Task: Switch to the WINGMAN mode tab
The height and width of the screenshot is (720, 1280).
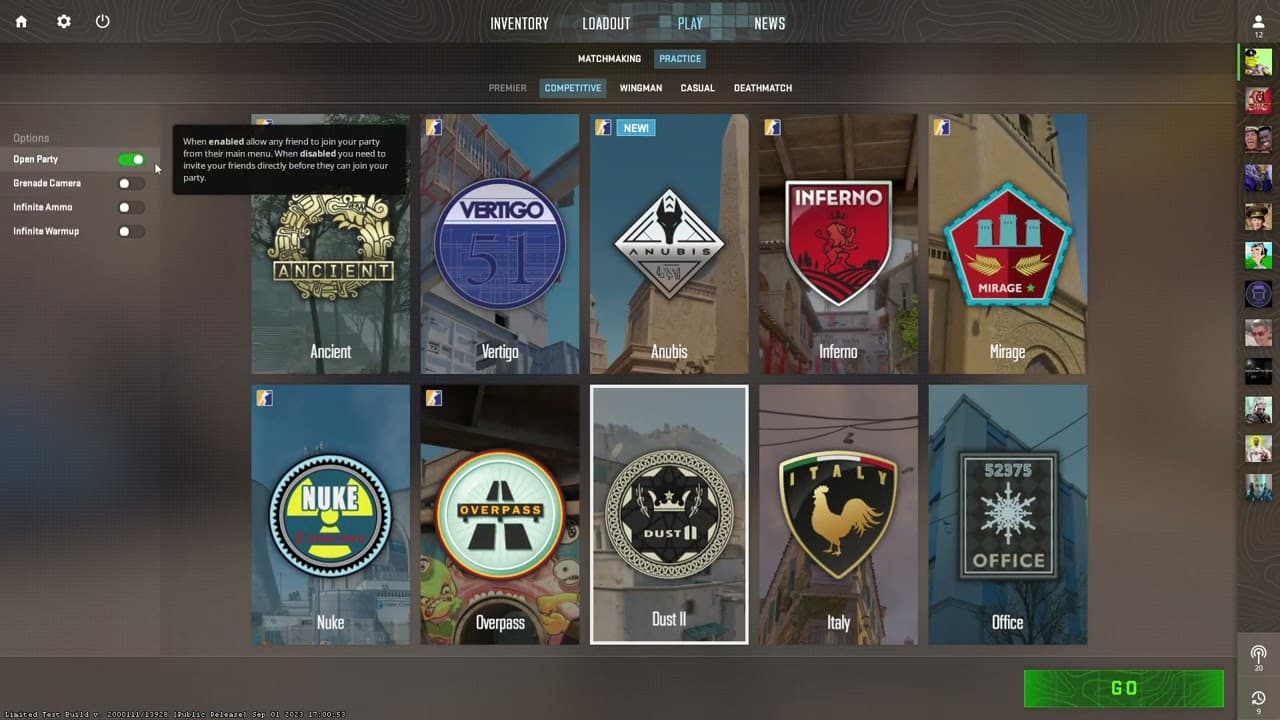Action: (x=640, y=88)
